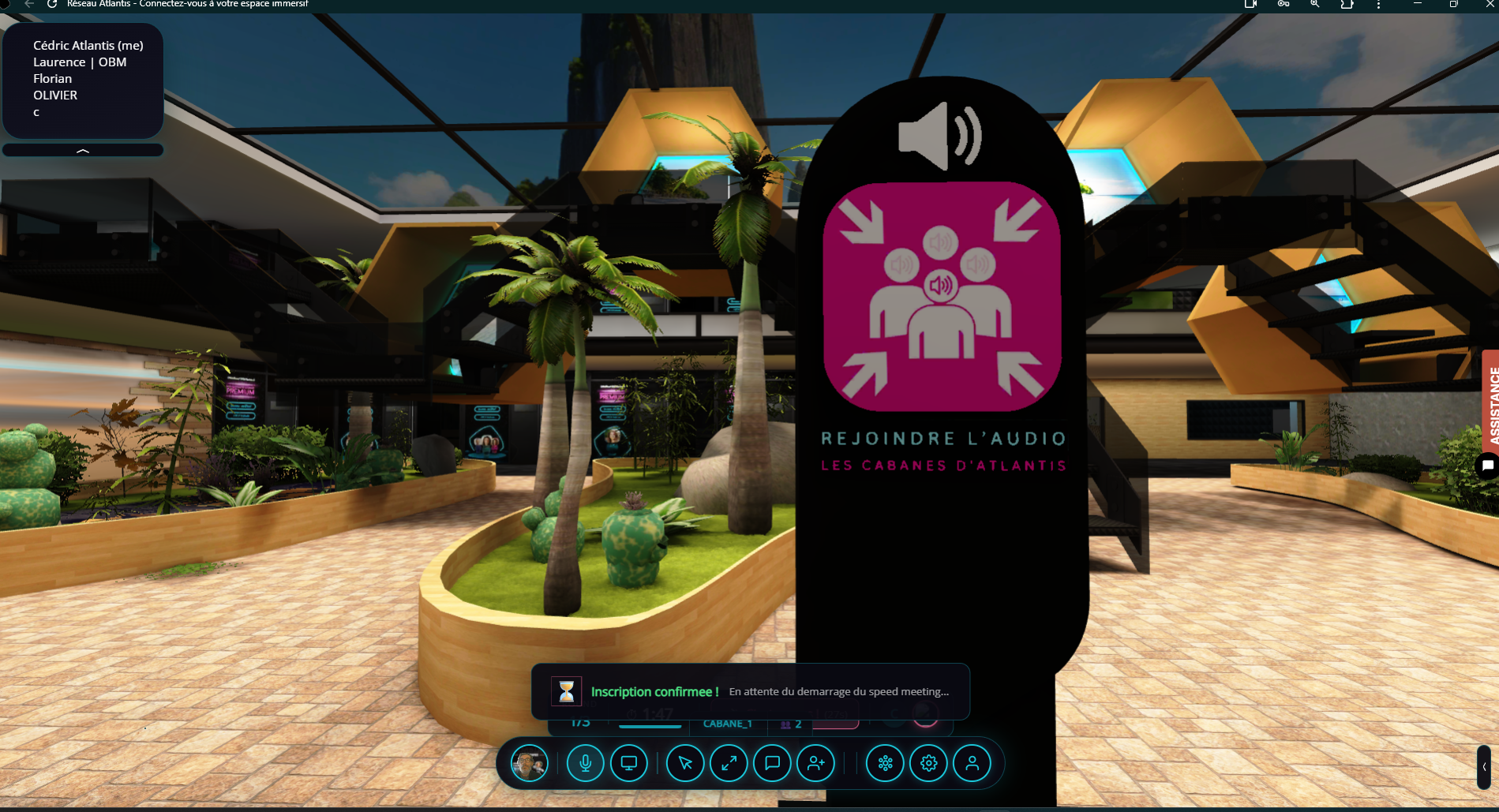Collapse the participant list with the chevron

pyautogui.click(x=82, y=149)
